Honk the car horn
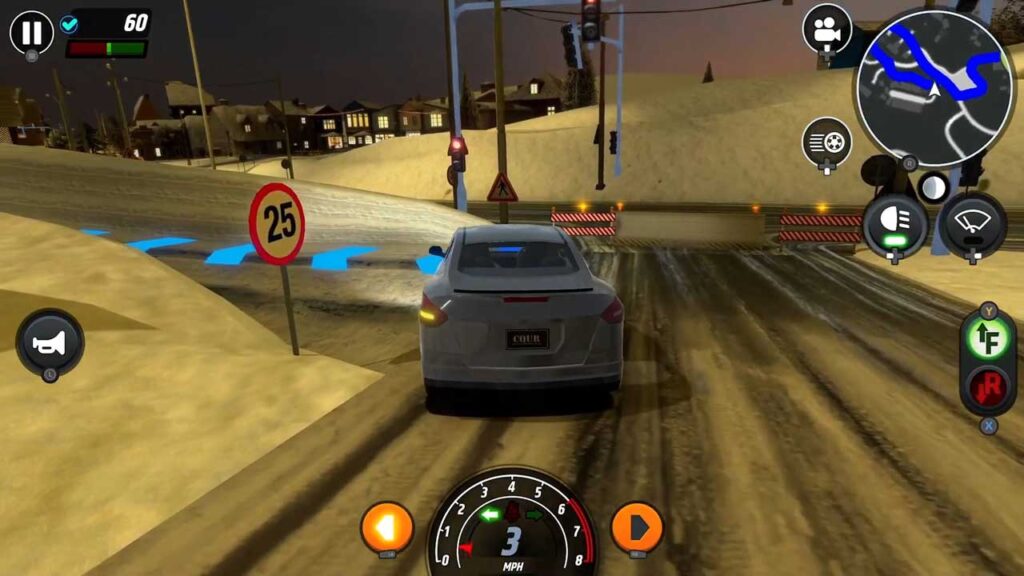The height and width of the screenshot is (576, 1024). click(50, 343)
